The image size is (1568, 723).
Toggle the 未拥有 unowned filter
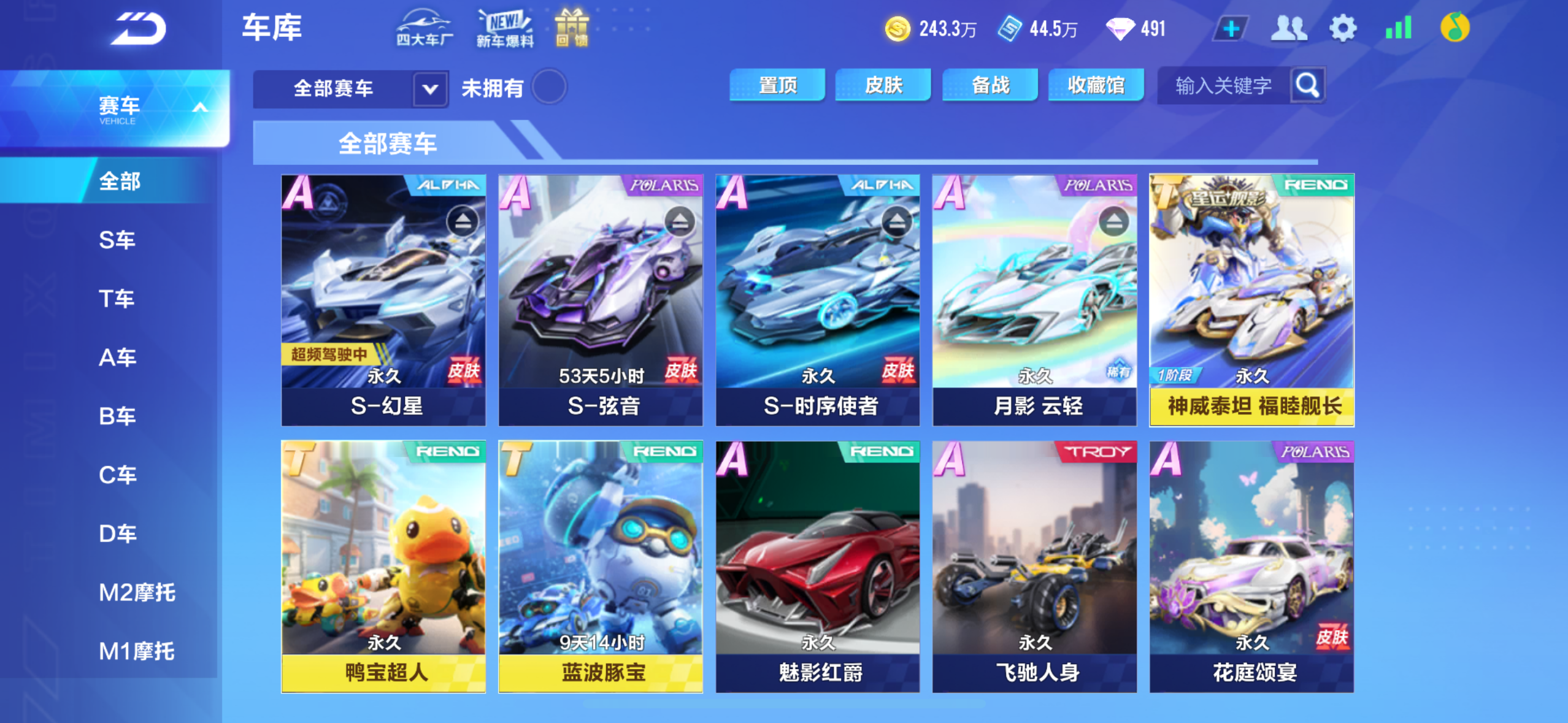[x=549, y=87]
